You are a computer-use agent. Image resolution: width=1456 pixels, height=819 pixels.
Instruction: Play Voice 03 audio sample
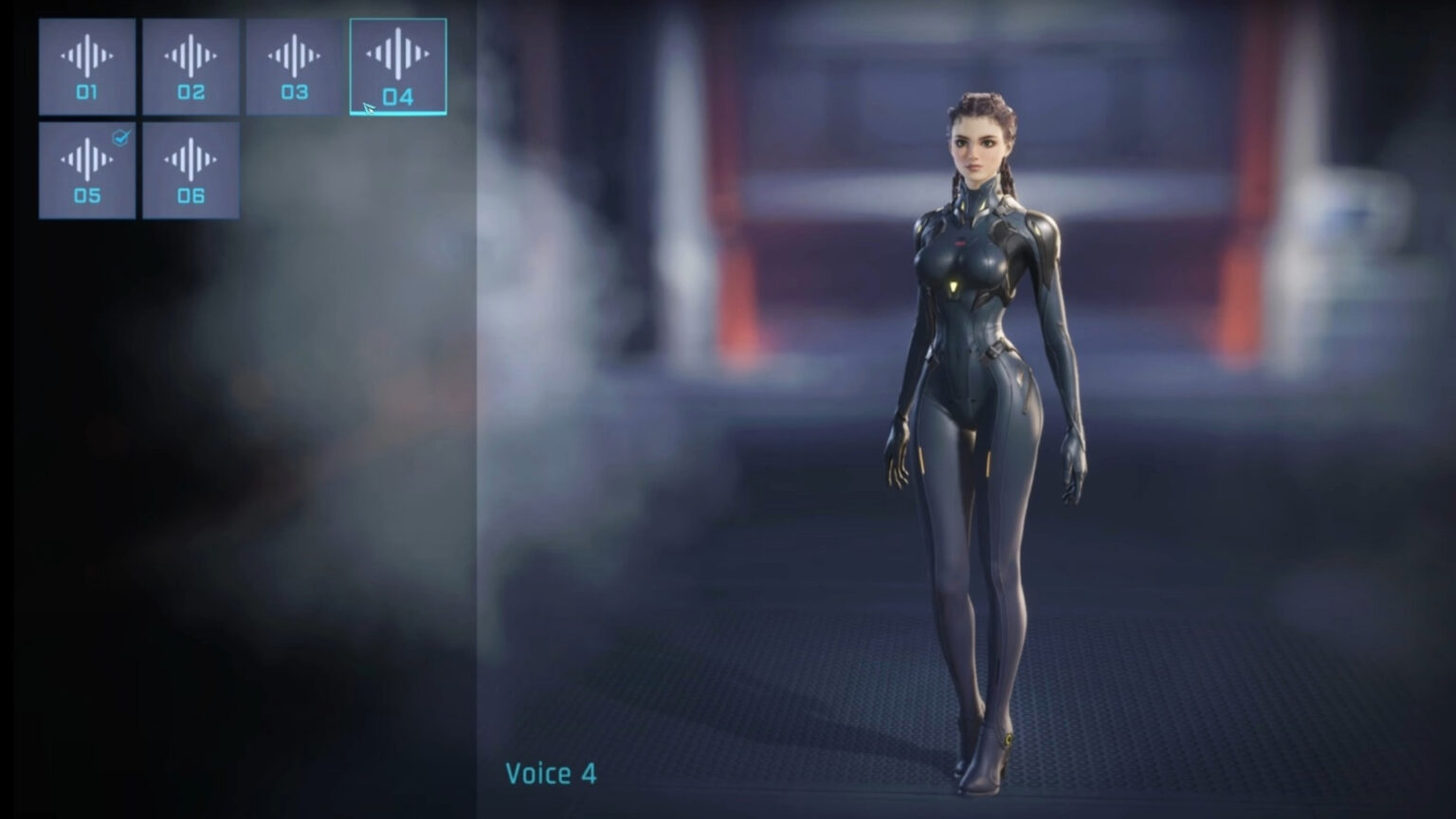(294, 55)
